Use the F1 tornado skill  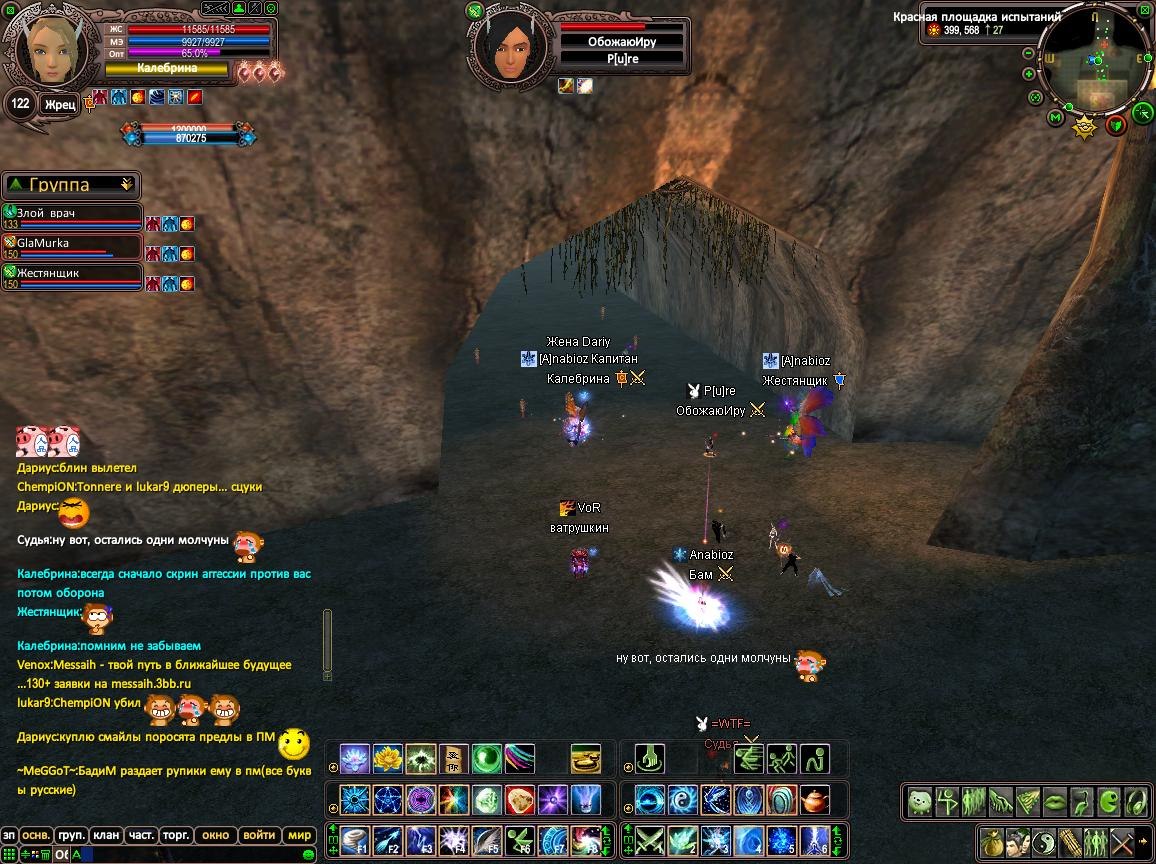point(354,839)
